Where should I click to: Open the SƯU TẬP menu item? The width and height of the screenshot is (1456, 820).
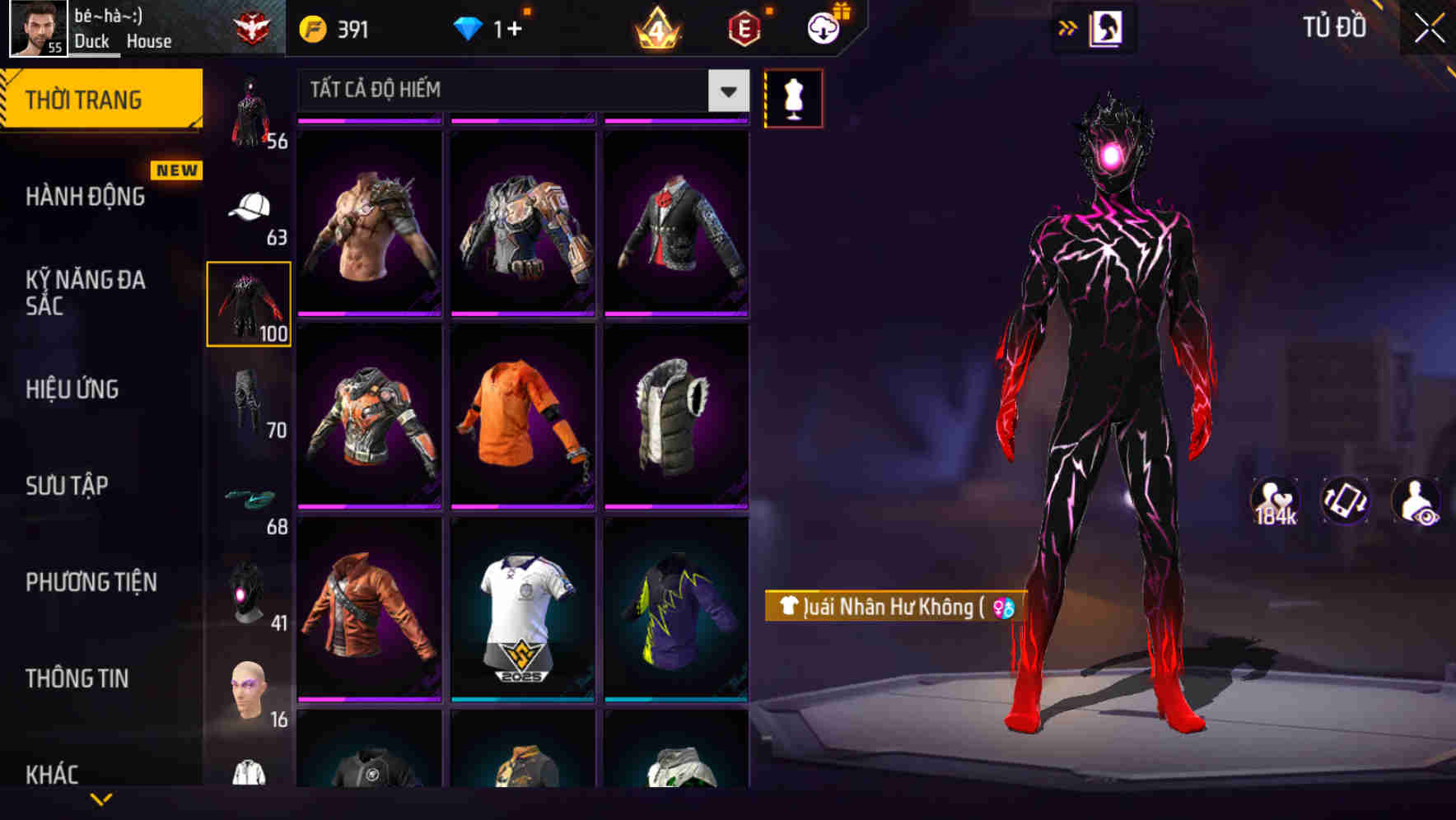[68, 486]
